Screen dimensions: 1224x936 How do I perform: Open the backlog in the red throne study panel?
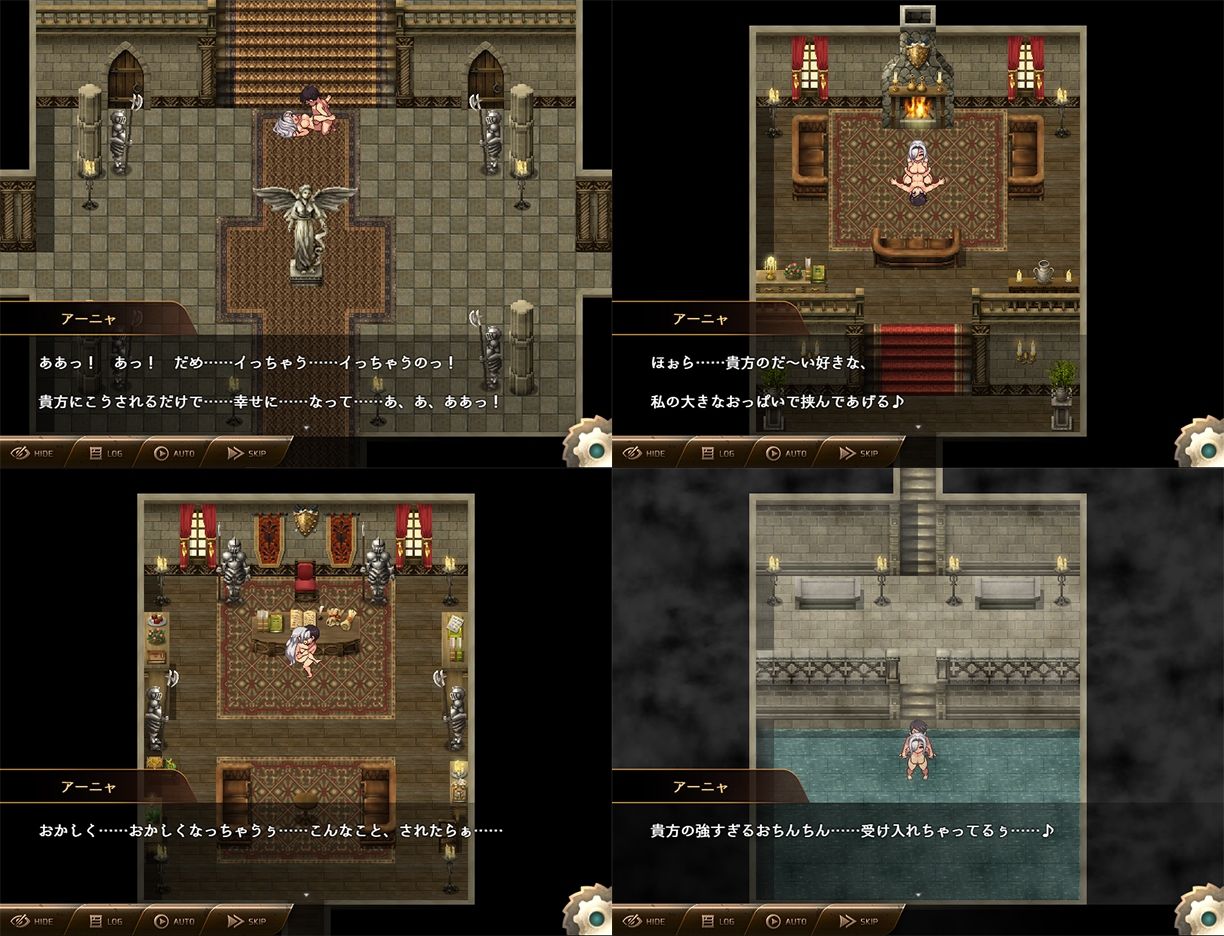click(107, 921)
